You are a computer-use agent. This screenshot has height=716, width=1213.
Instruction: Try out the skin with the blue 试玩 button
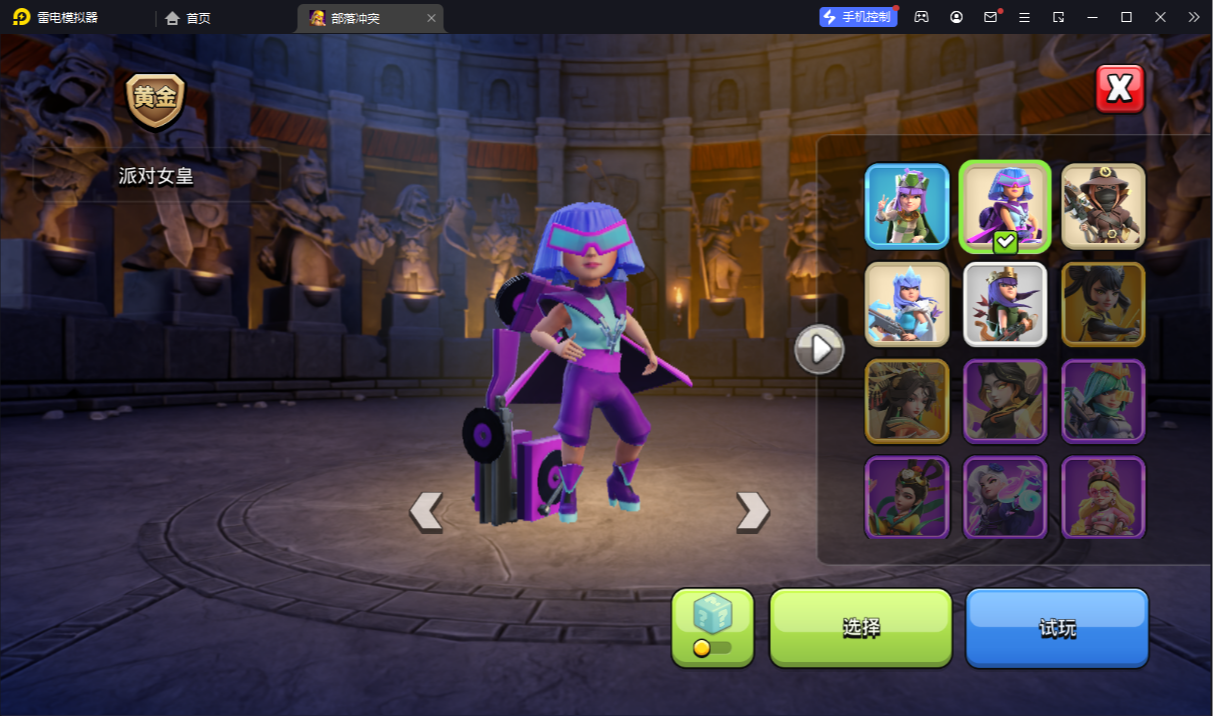click(1056, 627)
